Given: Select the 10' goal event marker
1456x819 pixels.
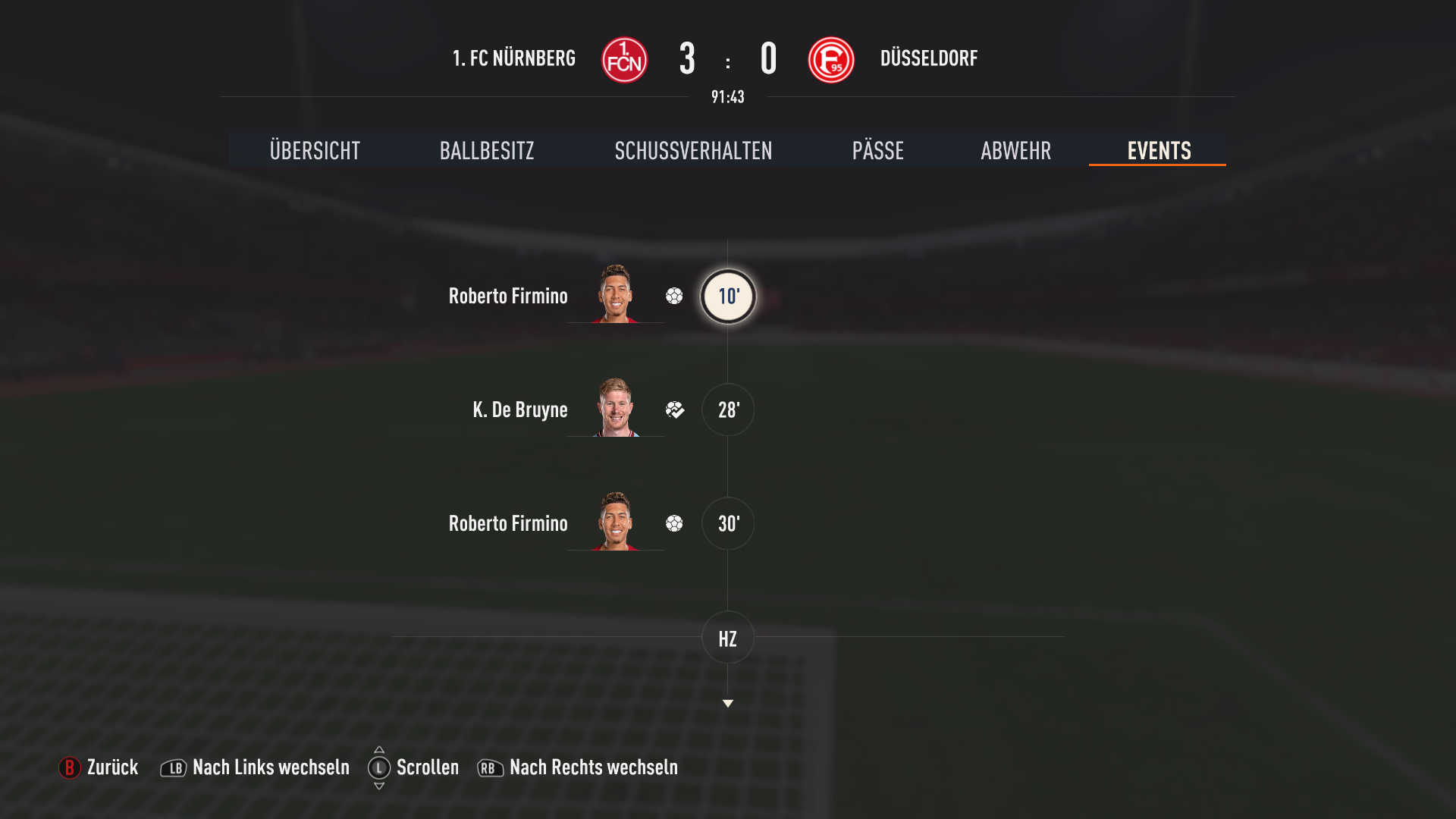Looking at the screenshot, I should pyautogui.click(x=728, y=297).
